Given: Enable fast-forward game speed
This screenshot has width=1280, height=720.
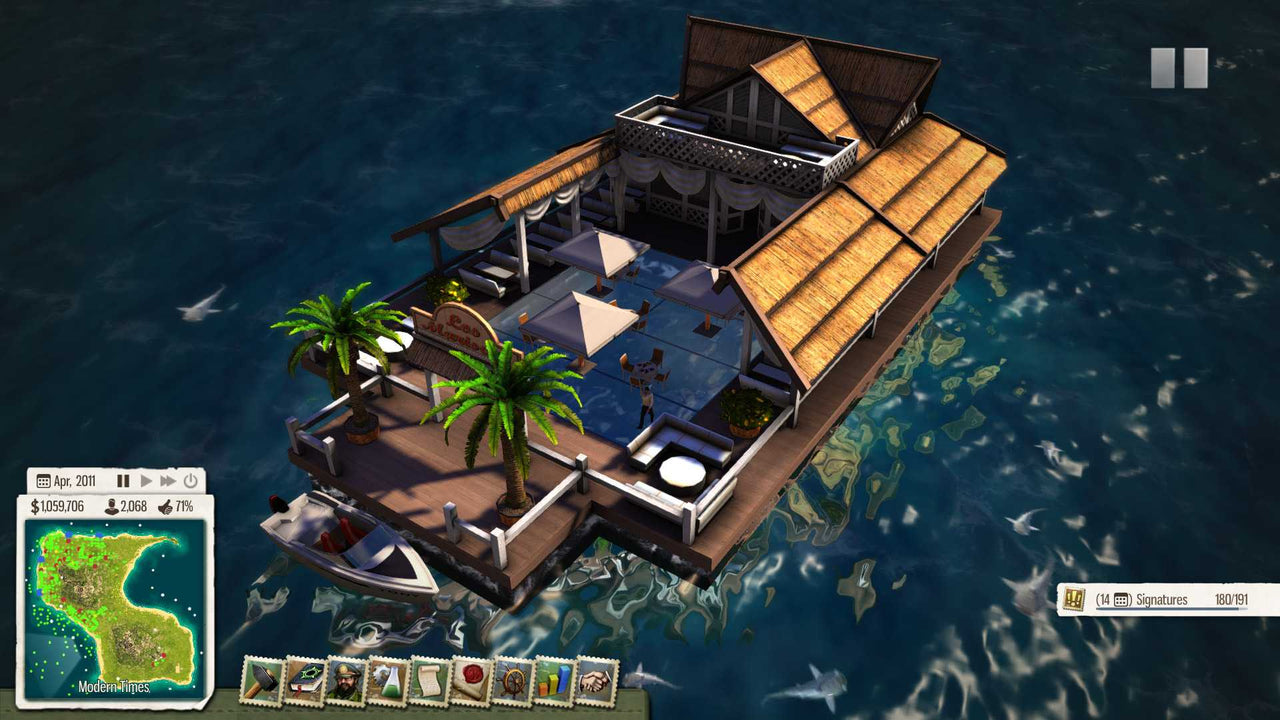Looking at the screenshot, I should 170,481.
